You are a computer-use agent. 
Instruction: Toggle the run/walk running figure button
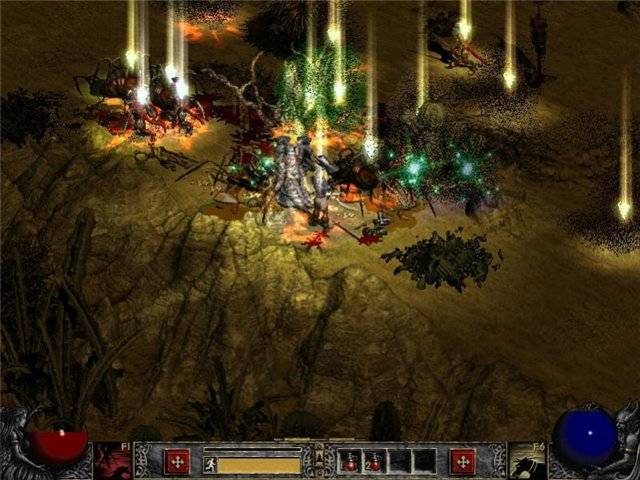coord(210,464)
